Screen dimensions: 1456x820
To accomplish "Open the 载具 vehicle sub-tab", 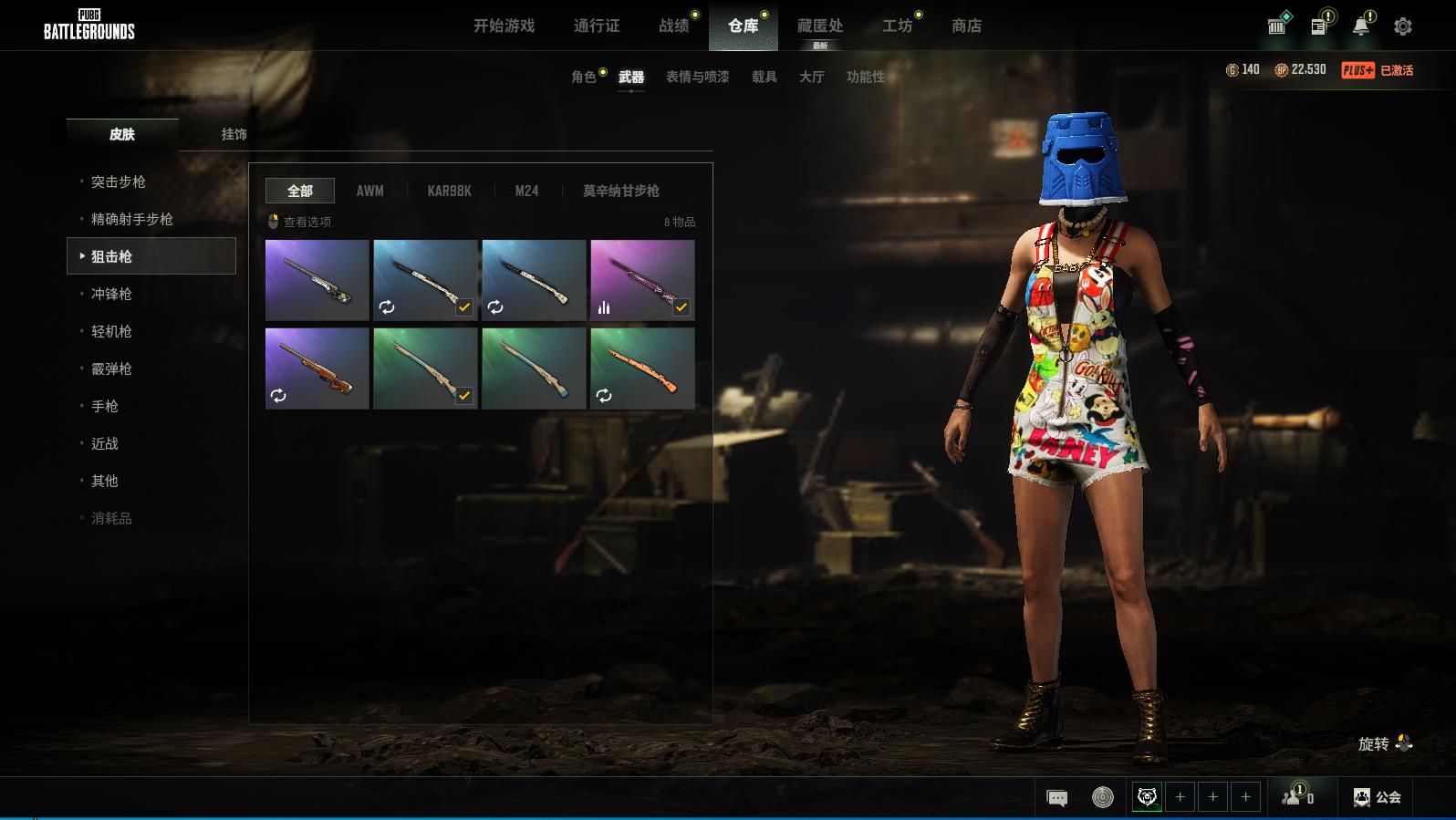I will (764, 77).
